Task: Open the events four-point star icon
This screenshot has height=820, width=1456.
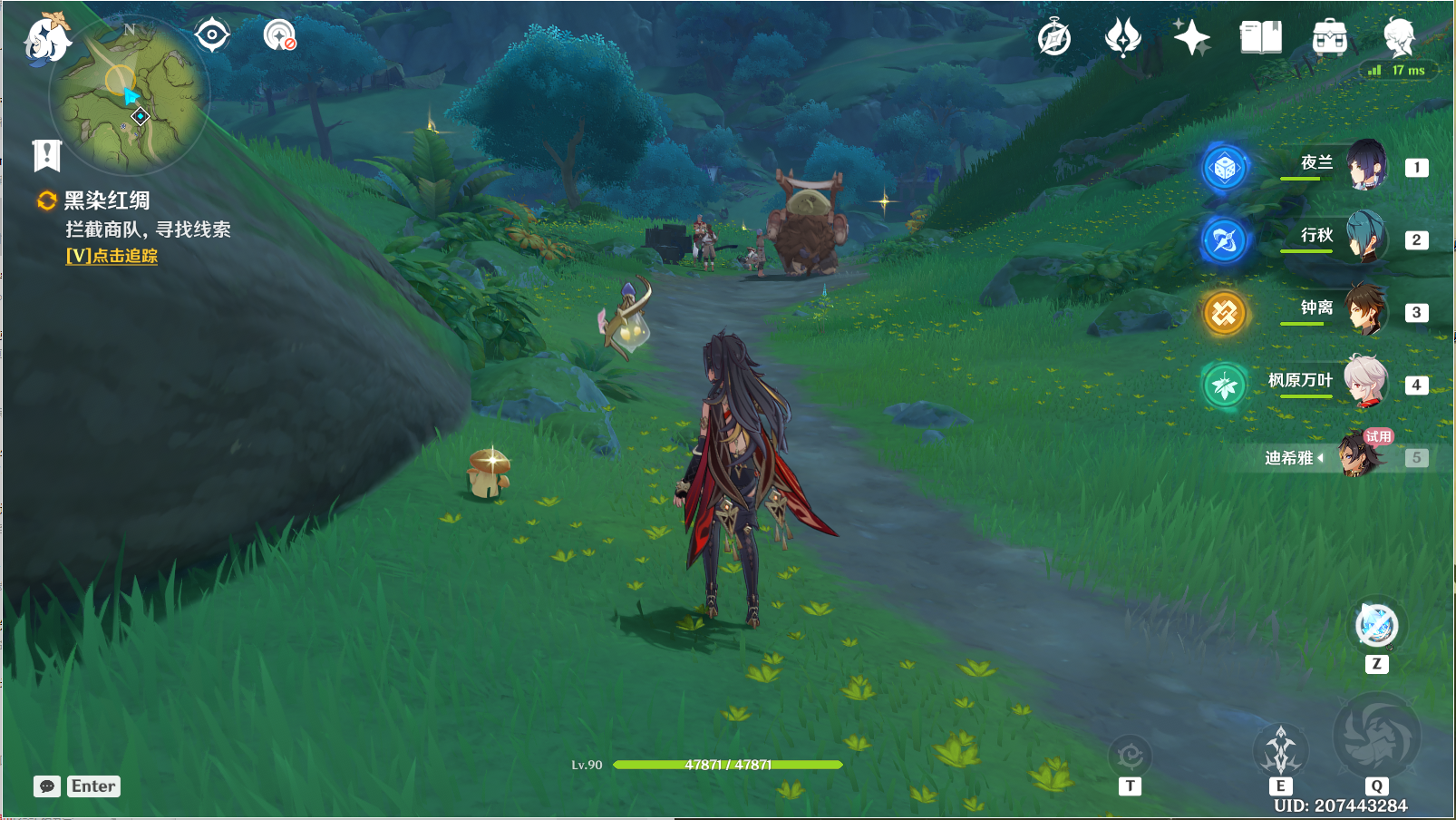Action: coord(1122,38)
